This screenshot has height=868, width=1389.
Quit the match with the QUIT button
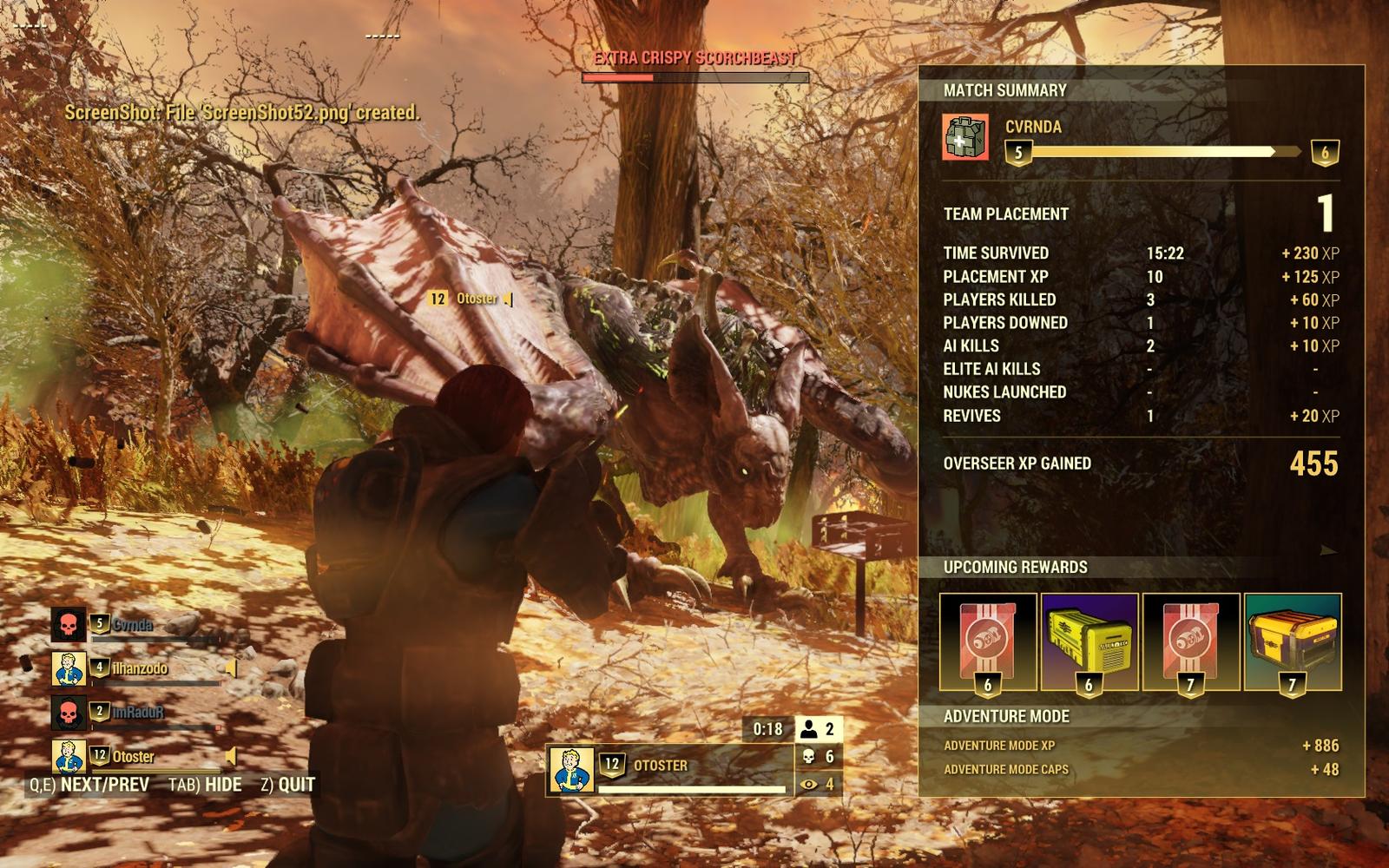288,785
